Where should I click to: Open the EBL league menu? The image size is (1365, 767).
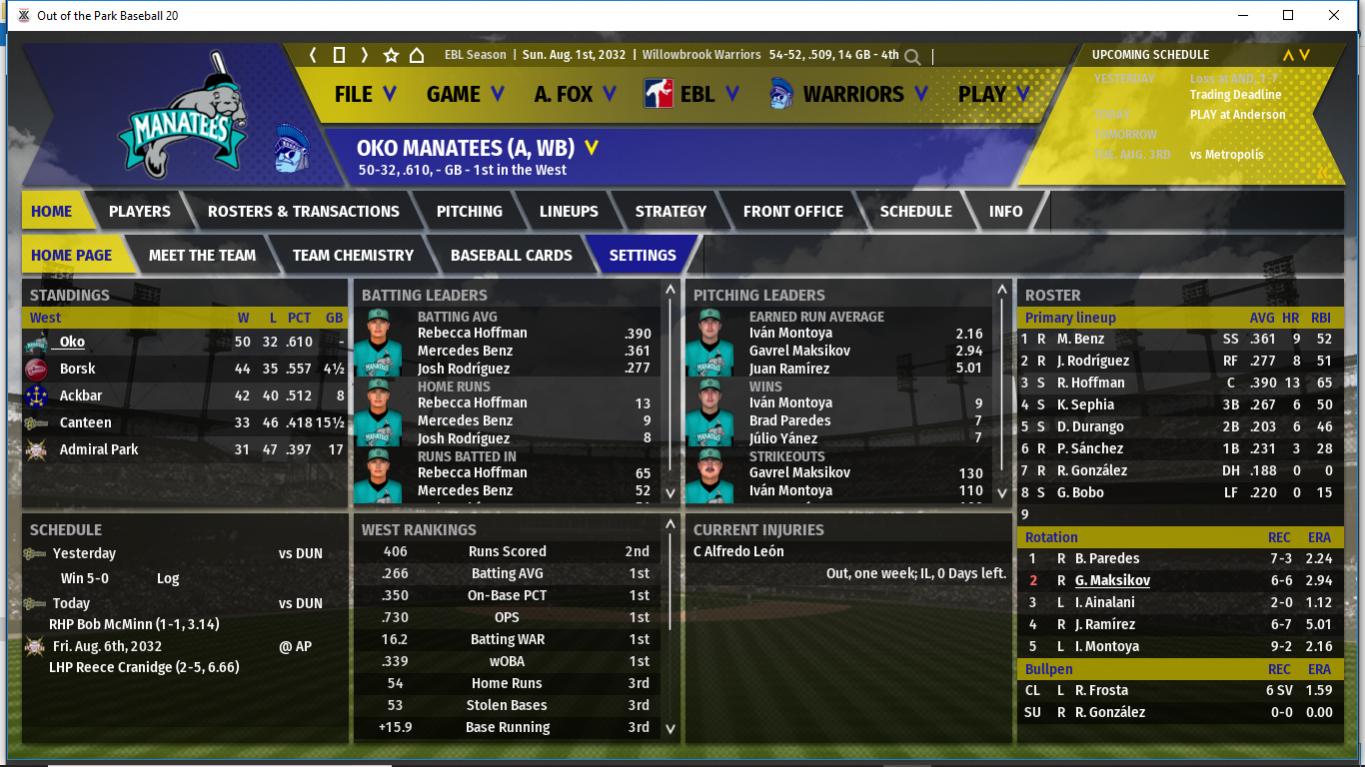tap(691, 94)
